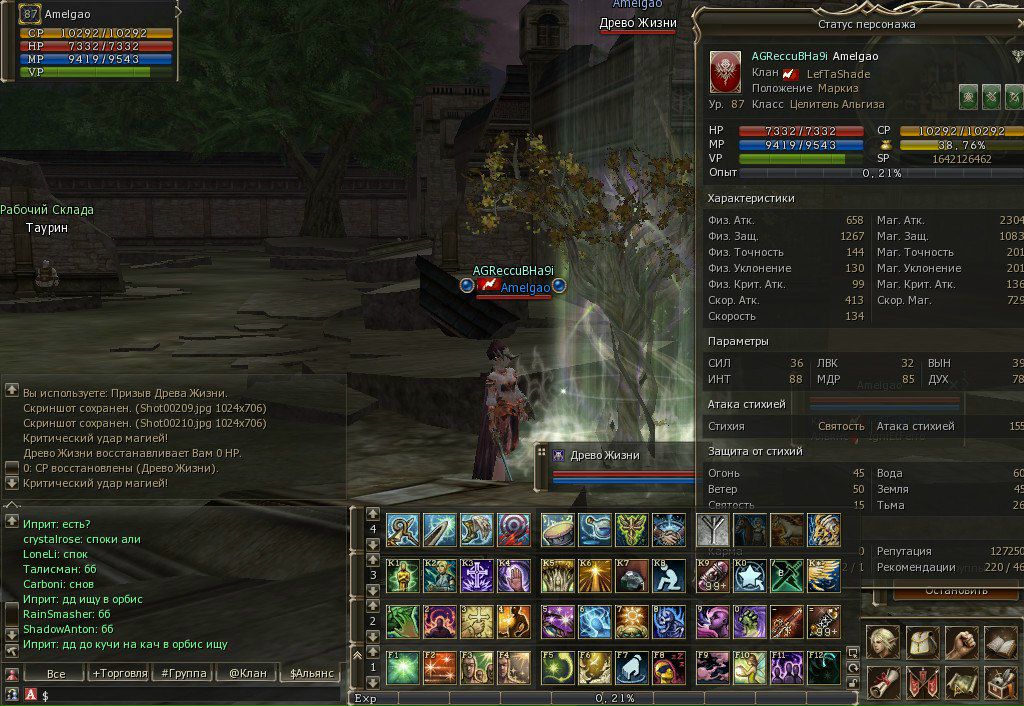Open the #Группа chat tab
Viewport: 1024px width, 706px height.
(x=183, y=673)
